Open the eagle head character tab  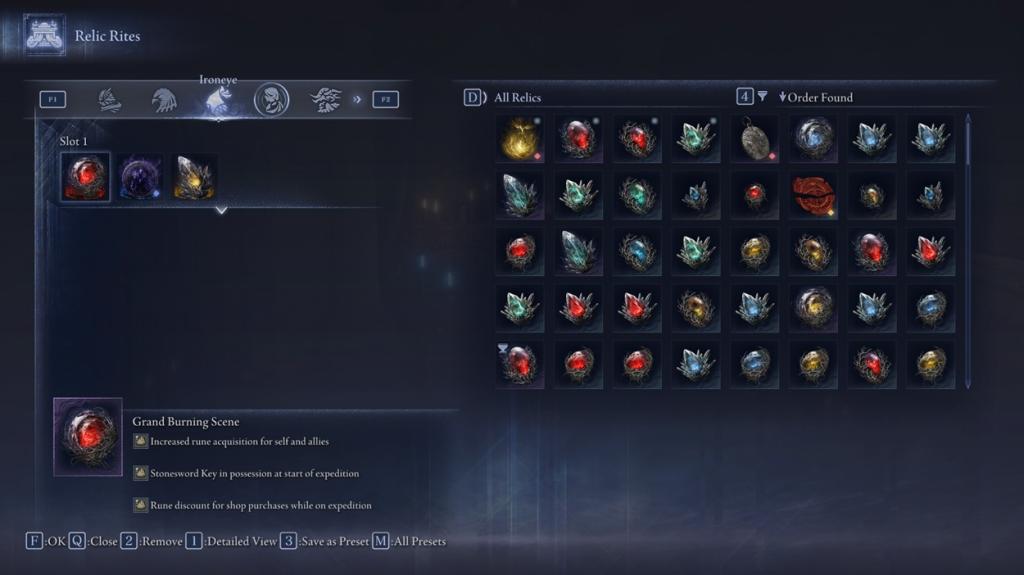(164, 99)
